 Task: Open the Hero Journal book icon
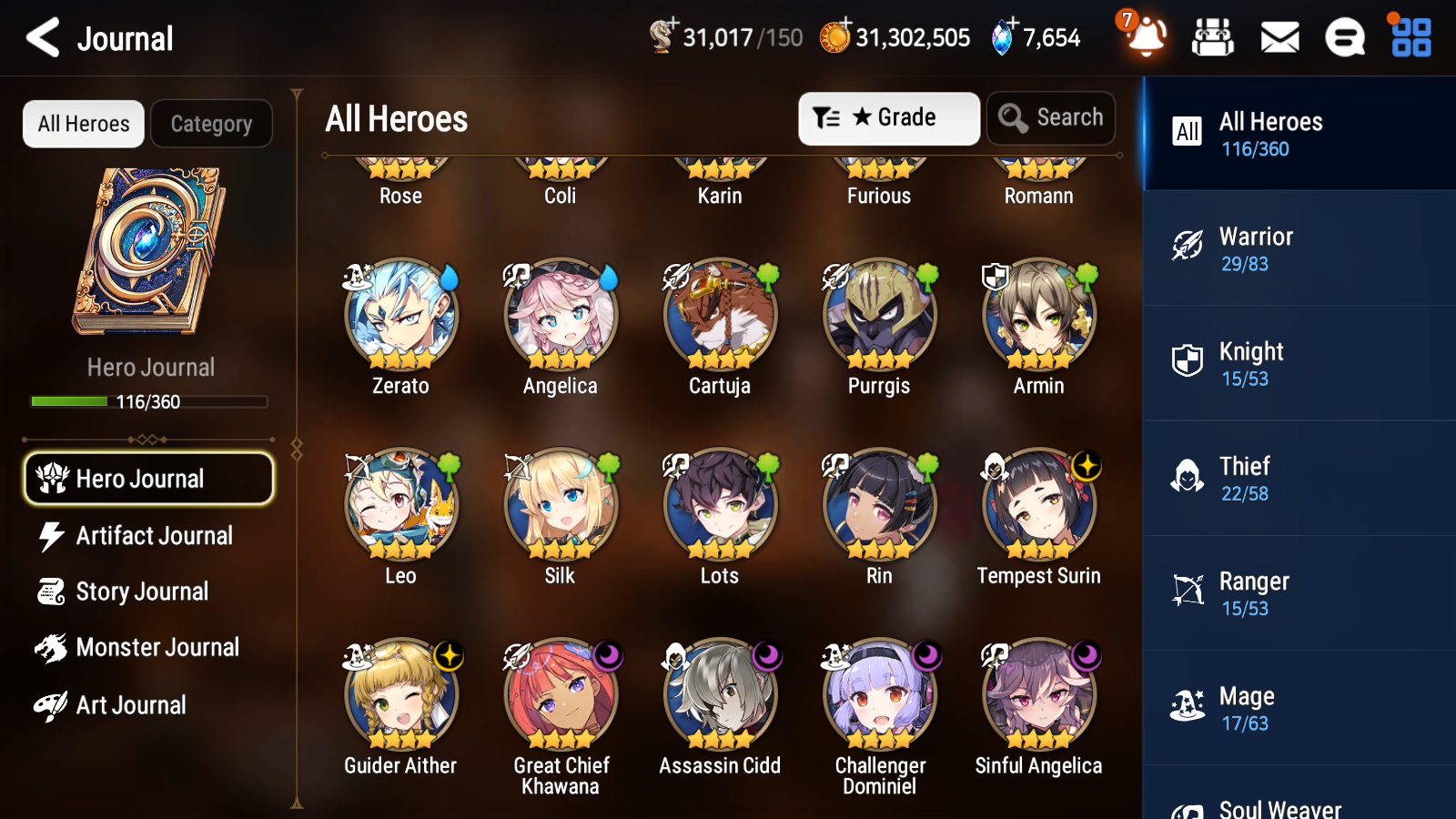pyautogui.click(x=148, y=250)
